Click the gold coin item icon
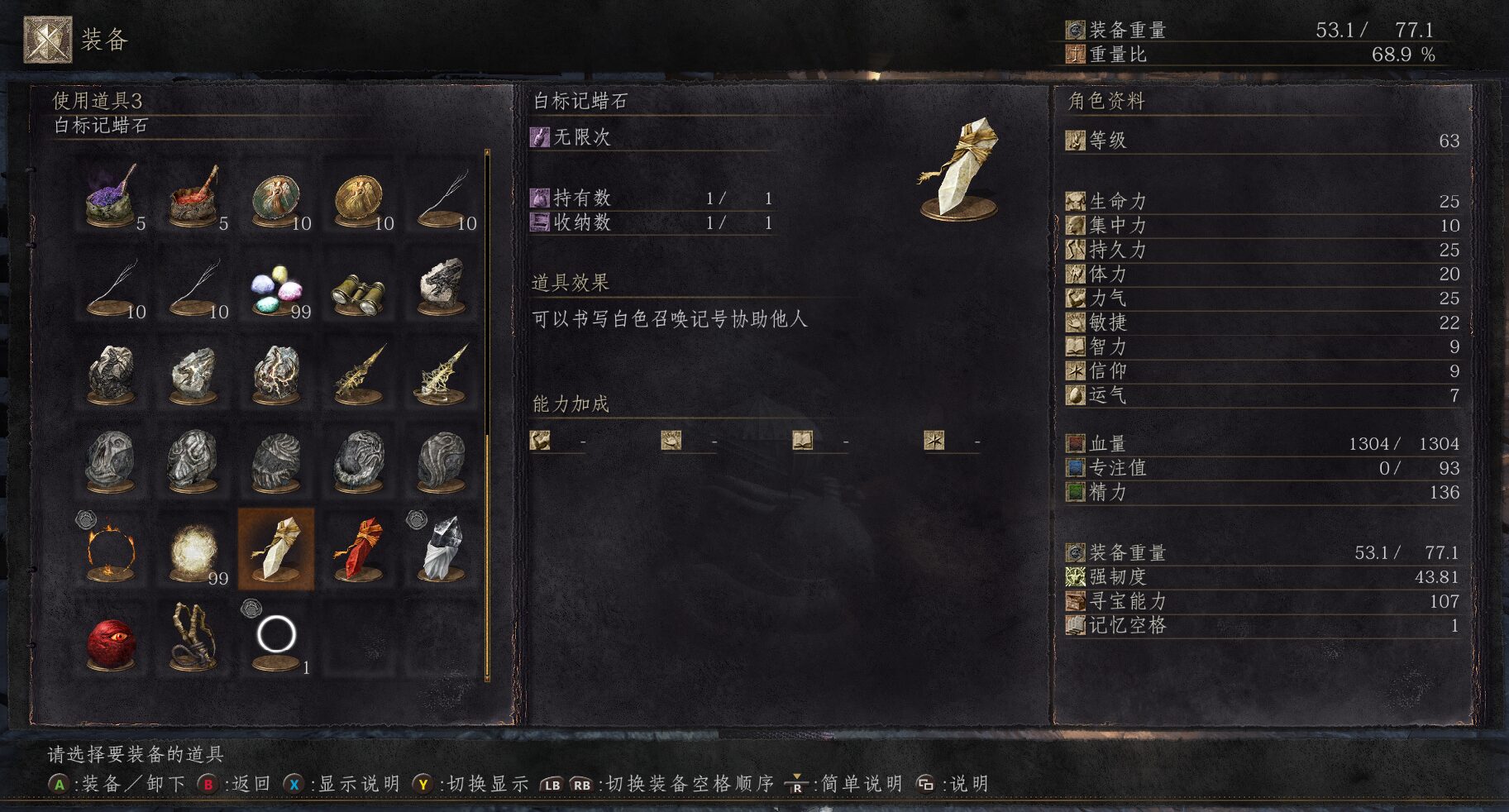The height and width of the screenshot is (812, 1509). point(357,194)
